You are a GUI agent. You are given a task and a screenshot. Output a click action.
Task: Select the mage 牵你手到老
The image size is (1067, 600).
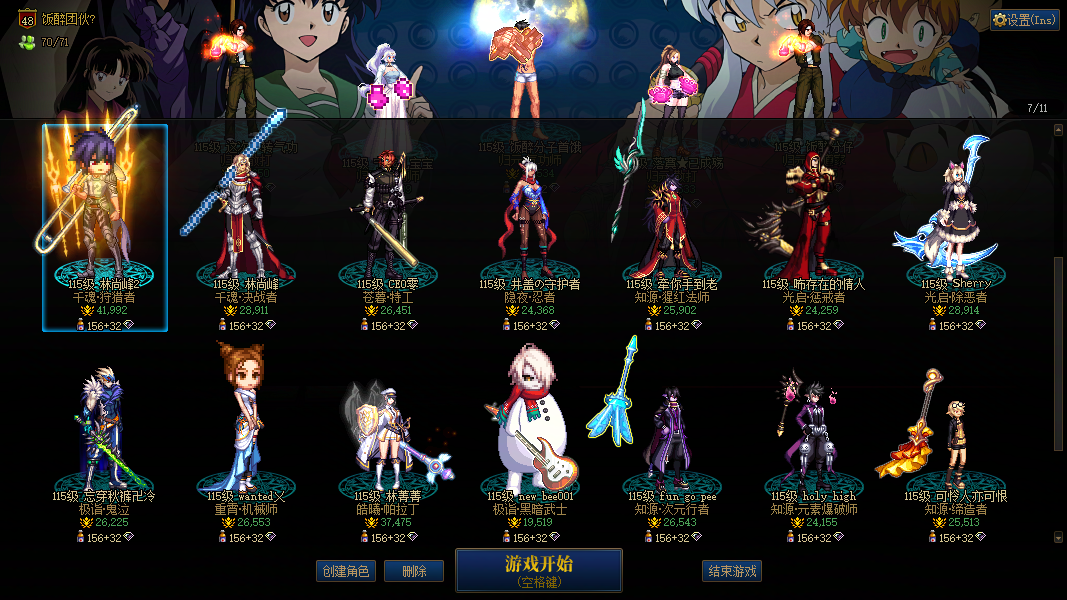point(671,230)
